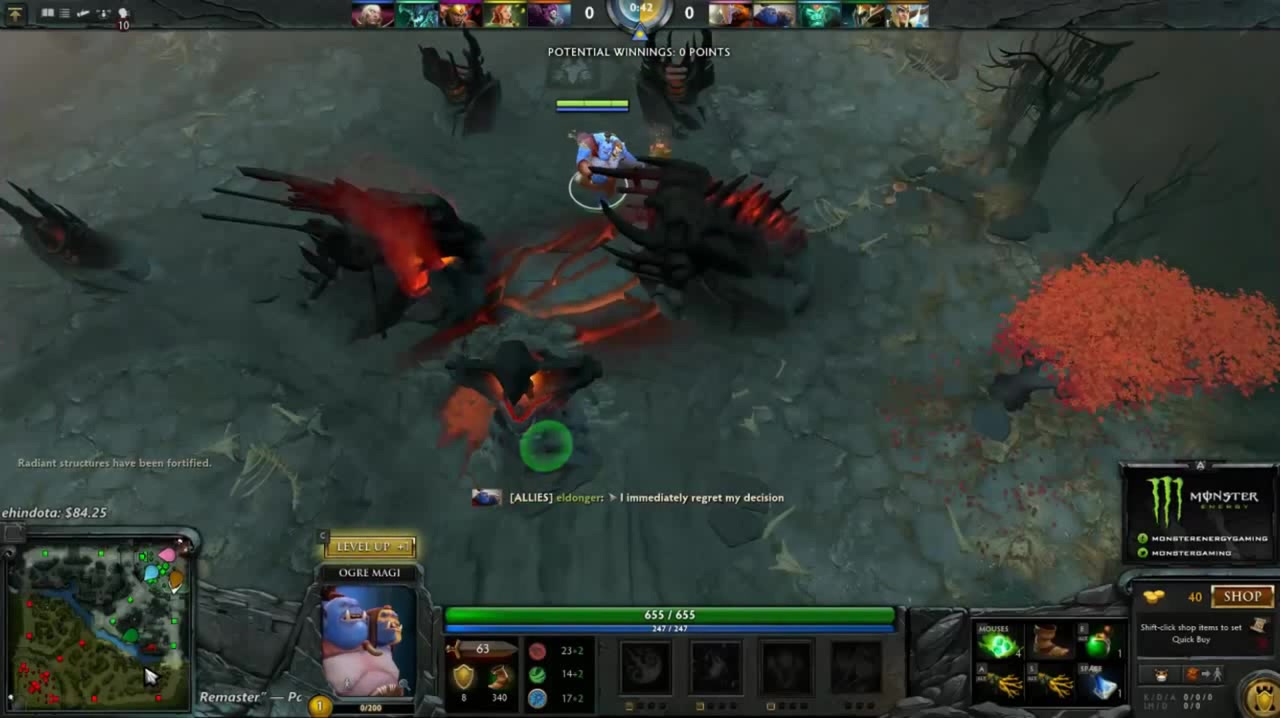Select the last ability slot, the ultimate
1280x718 pixels.
click(x=856, y=668)
